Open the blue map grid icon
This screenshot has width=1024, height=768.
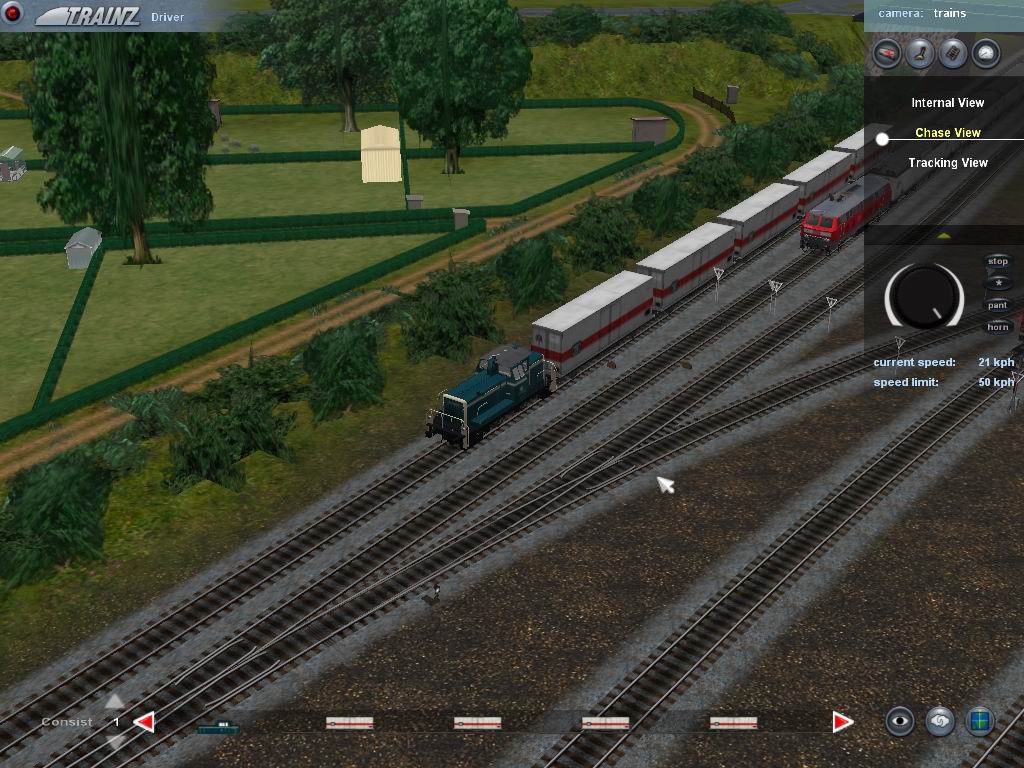click(x=980, y=721)
